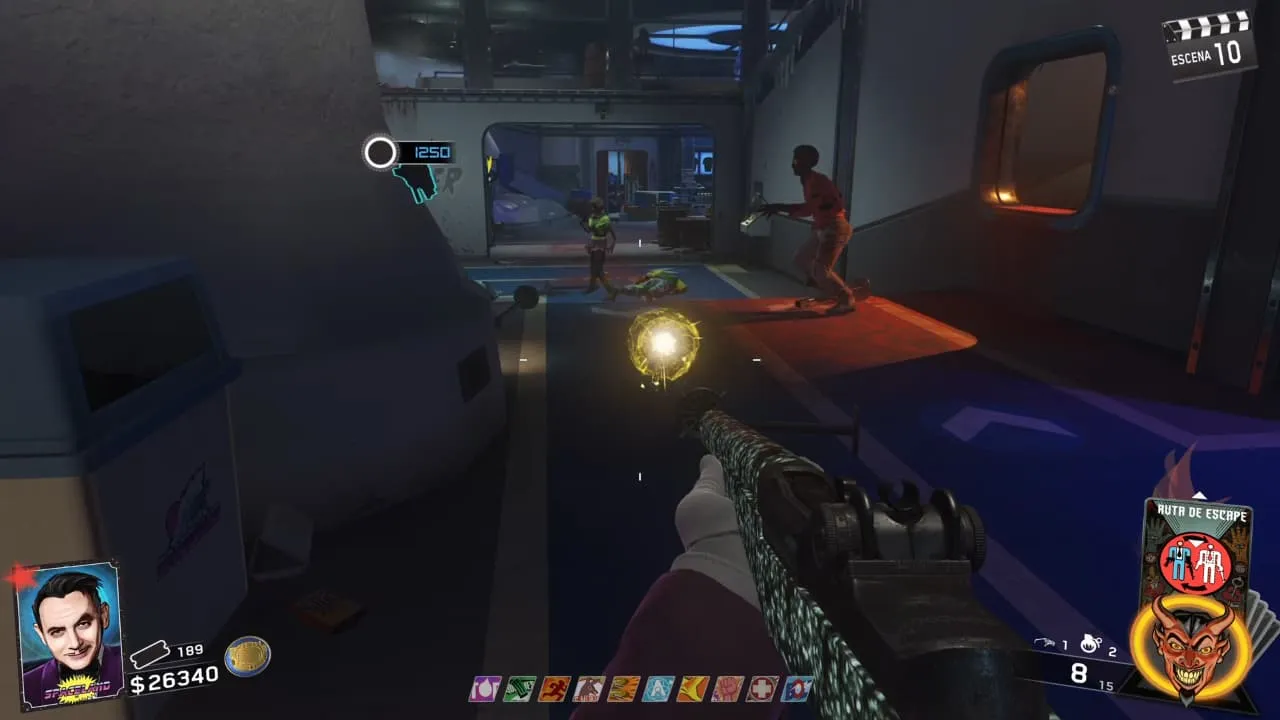Activate the orange running man perk

[x=554, y=688]
